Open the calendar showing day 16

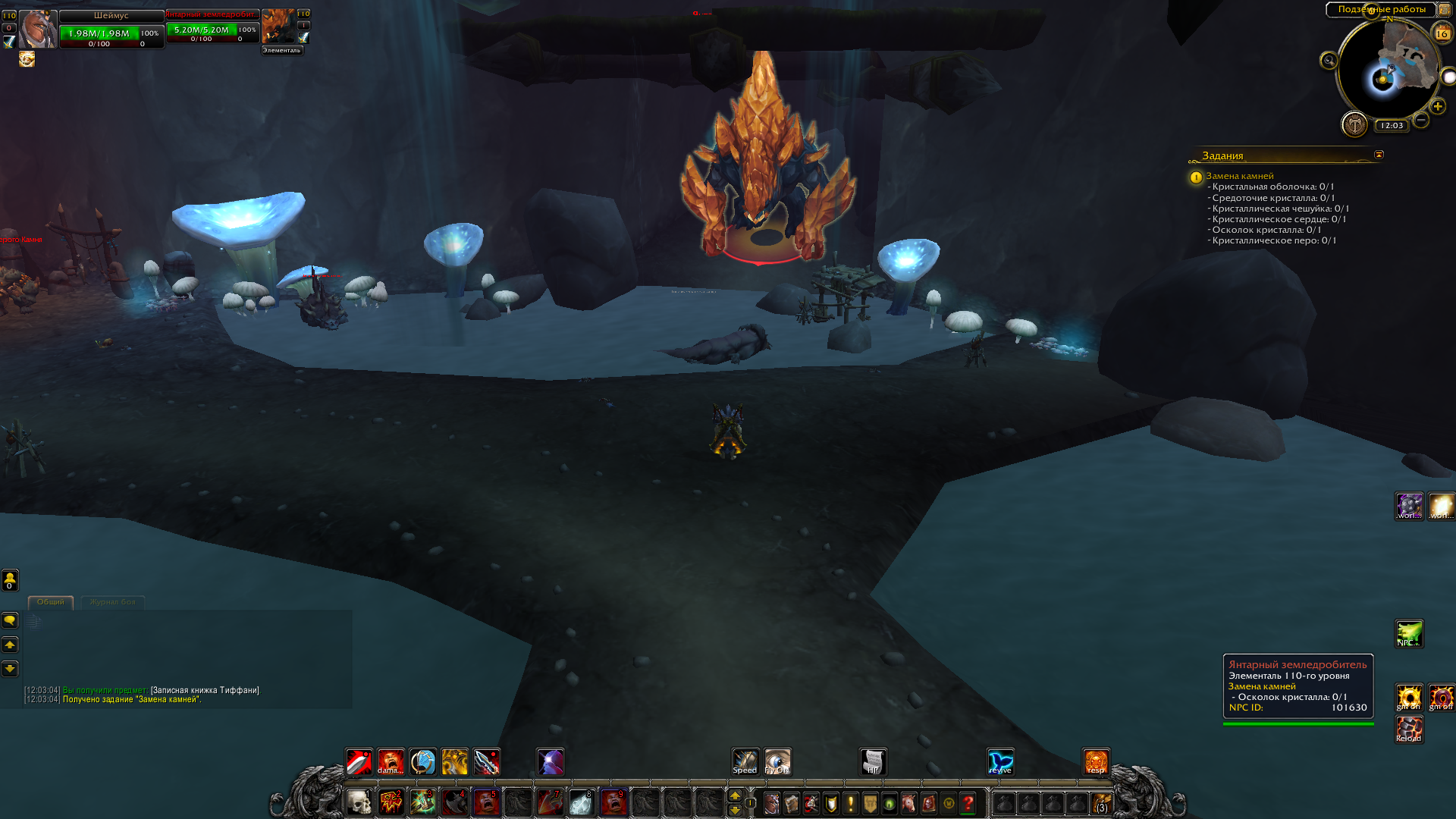[1442, 33]
